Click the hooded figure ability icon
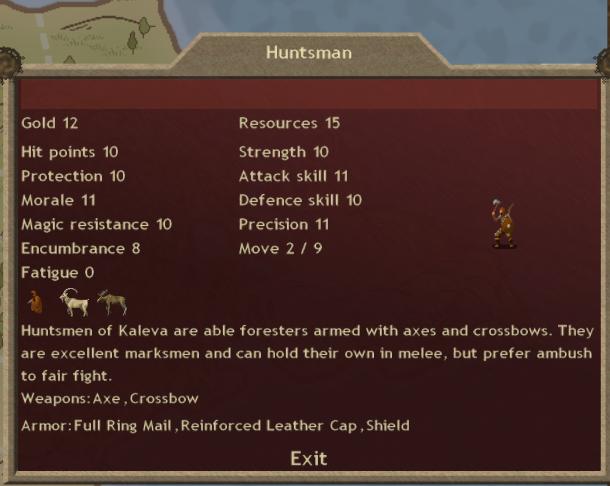Viewport: 610px width, 486px height. click(x=36, y=301)
